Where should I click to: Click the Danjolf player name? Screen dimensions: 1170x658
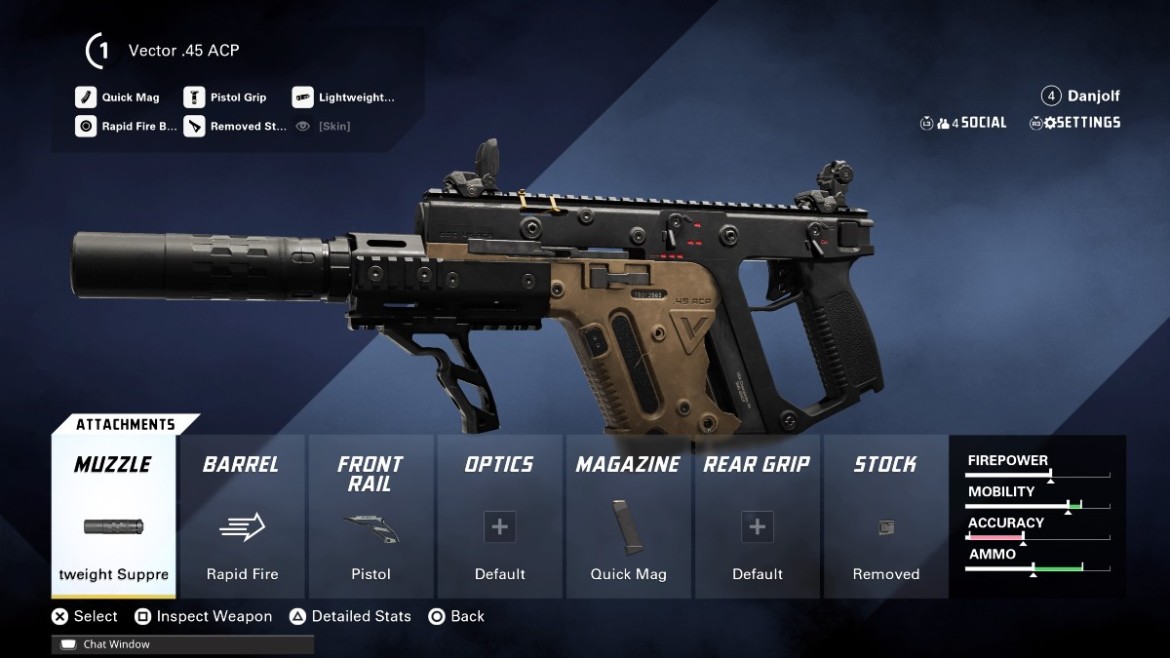[x=1093, y=96]
